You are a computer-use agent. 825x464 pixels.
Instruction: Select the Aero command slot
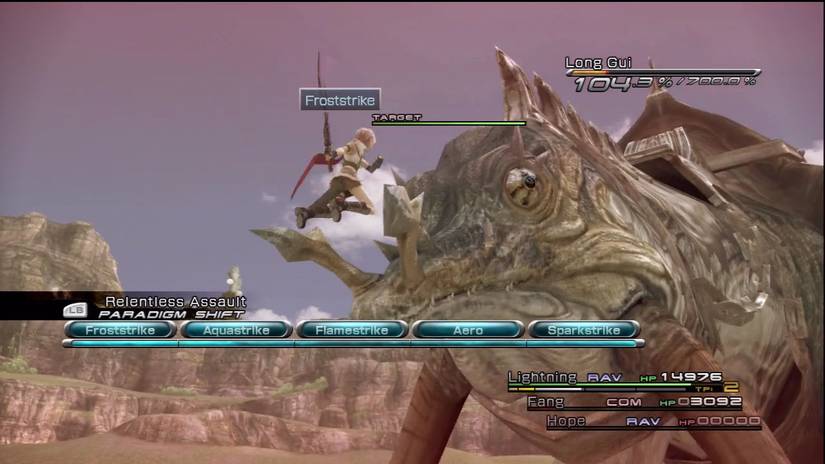[468, 329]
